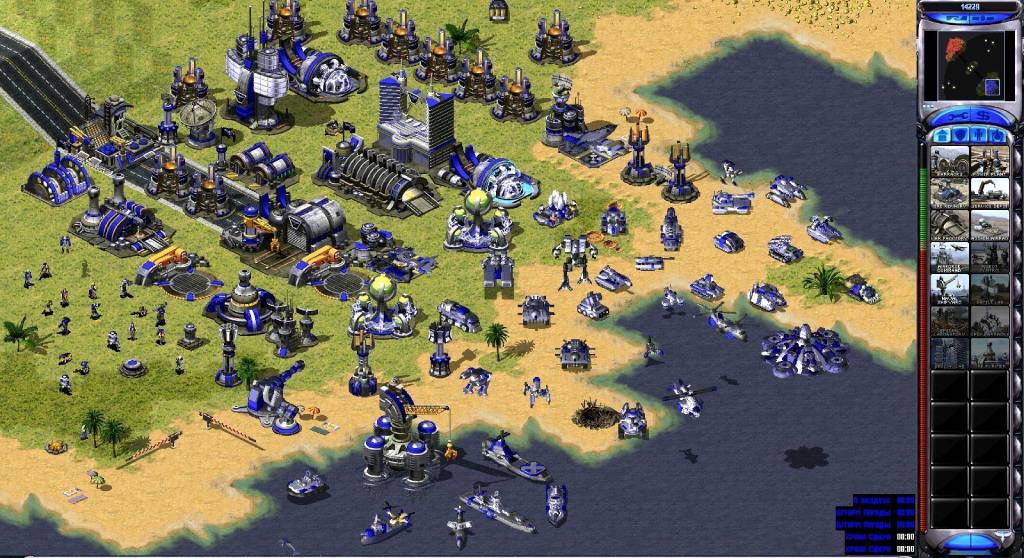1024x558 pixels.
Task: Choose the Ore Refinery build icon
Action: point(949,192)
